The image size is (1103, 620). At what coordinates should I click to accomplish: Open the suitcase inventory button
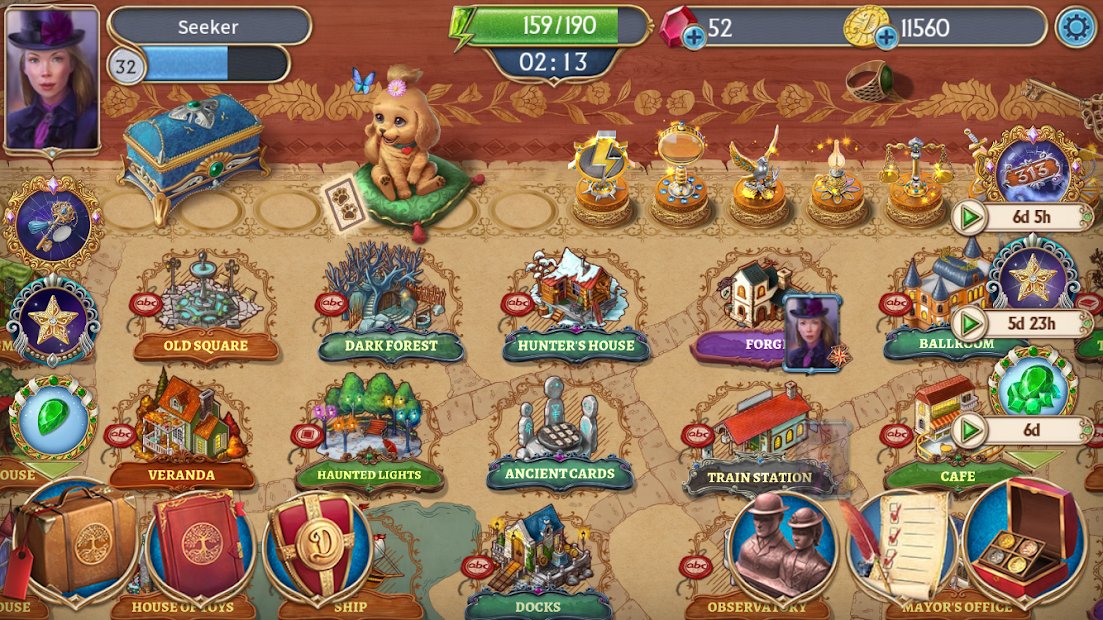pos(78,540)
